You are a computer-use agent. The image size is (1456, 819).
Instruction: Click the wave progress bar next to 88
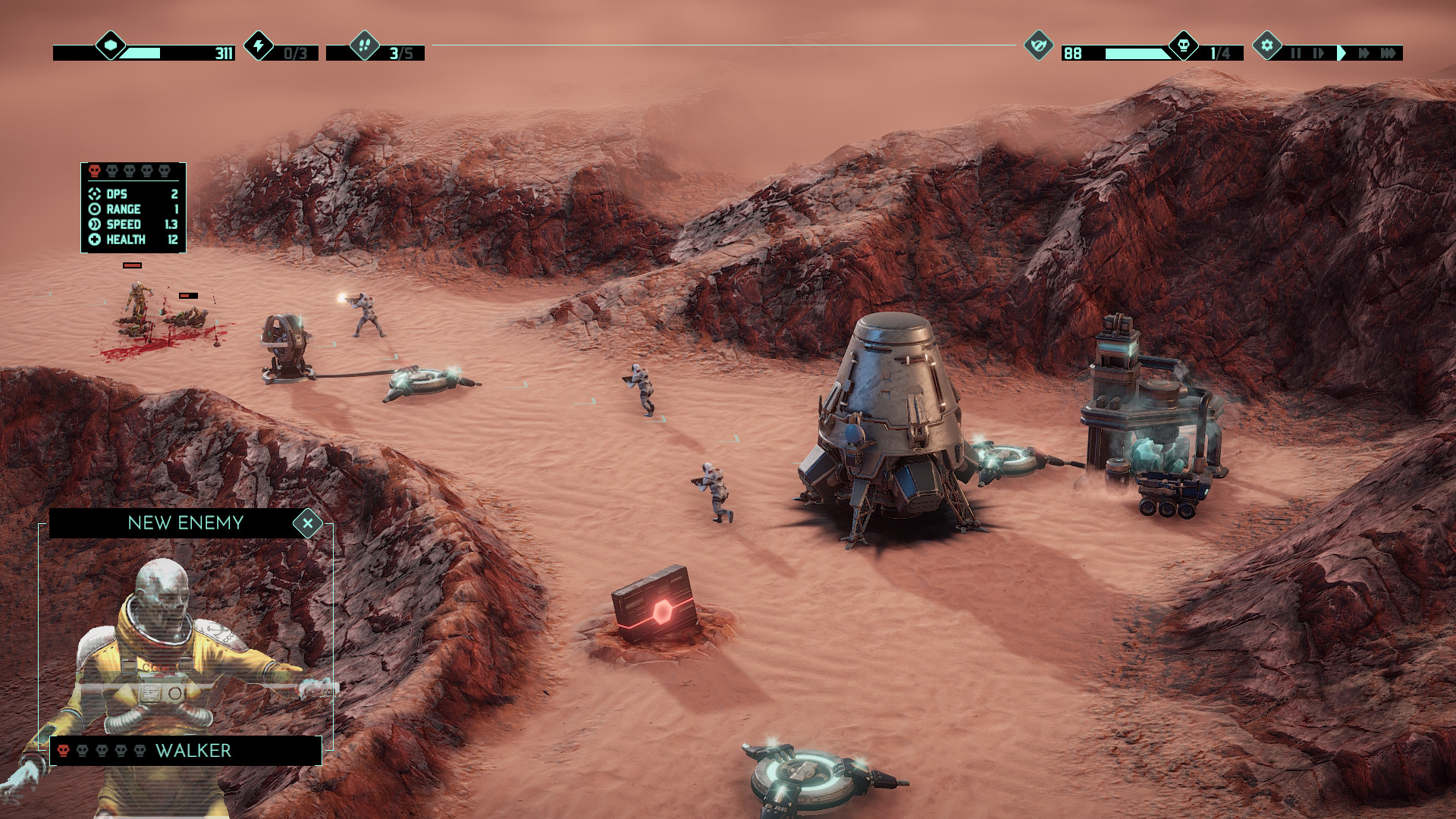pos(1137,55)
